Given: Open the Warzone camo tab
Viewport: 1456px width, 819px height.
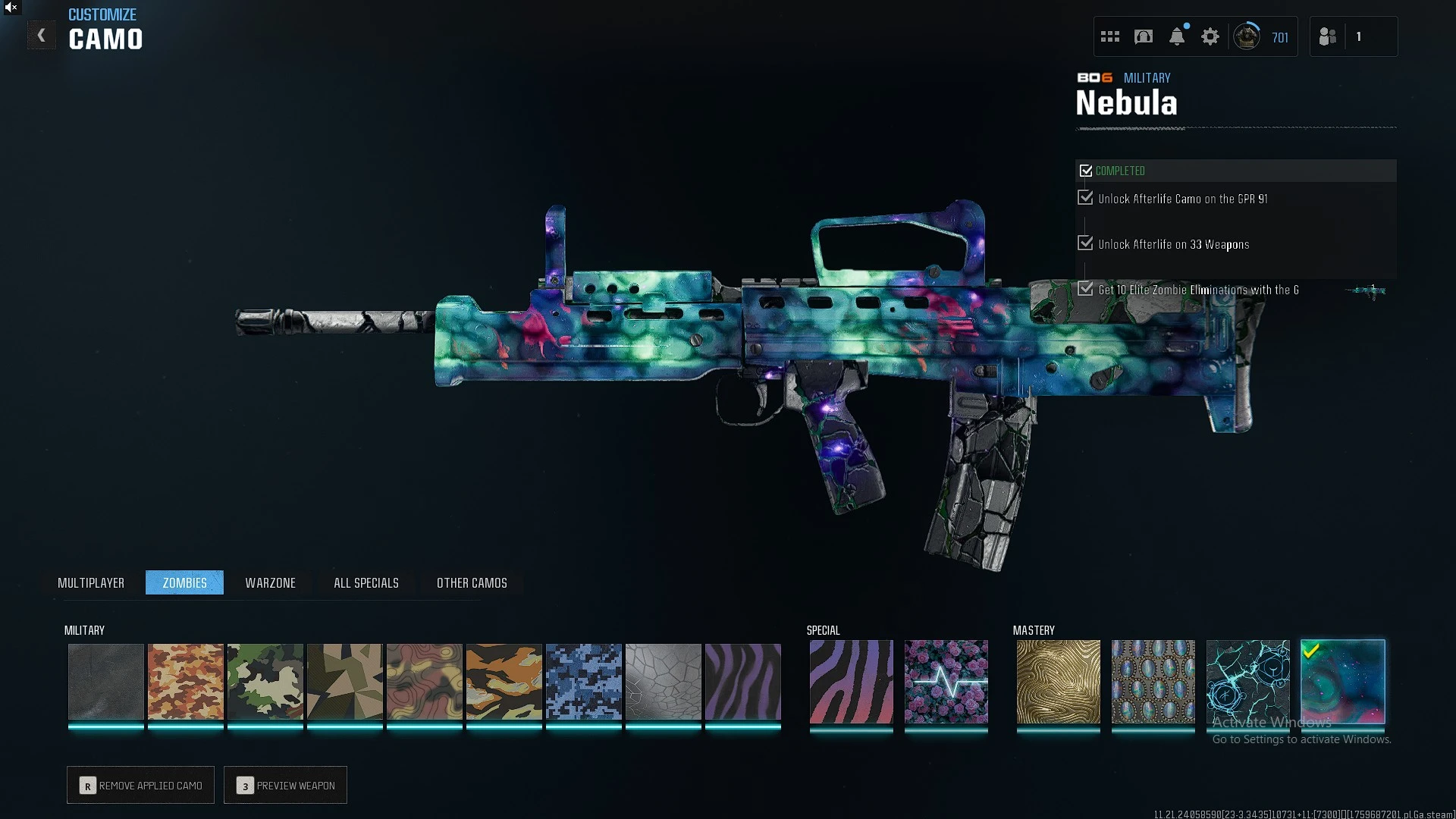Looking at the screenshot, I should [x=270, y=582].
